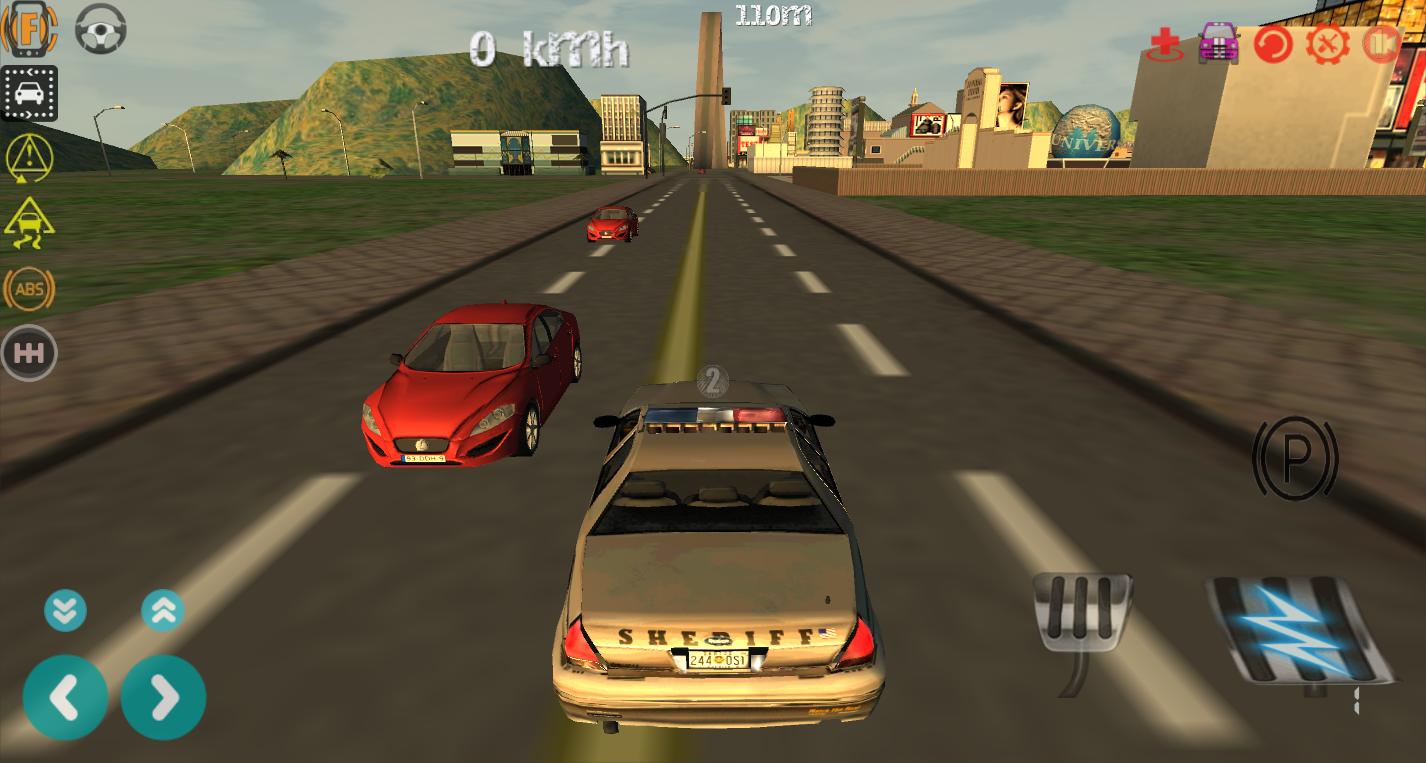Enable ABS braking assist
Image resolution: width=1426 pixels, height=763 pixels.
tap(29, 288)
